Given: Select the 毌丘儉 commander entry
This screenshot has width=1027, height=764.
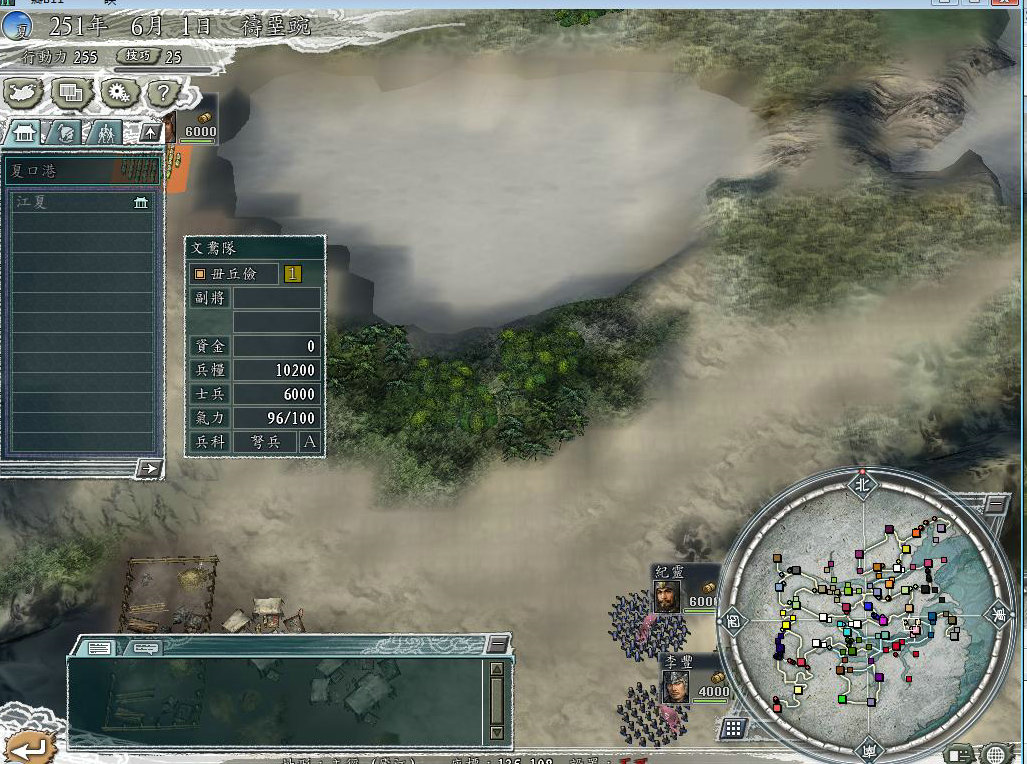Looking at the screenshot, I should coord(235,273).
